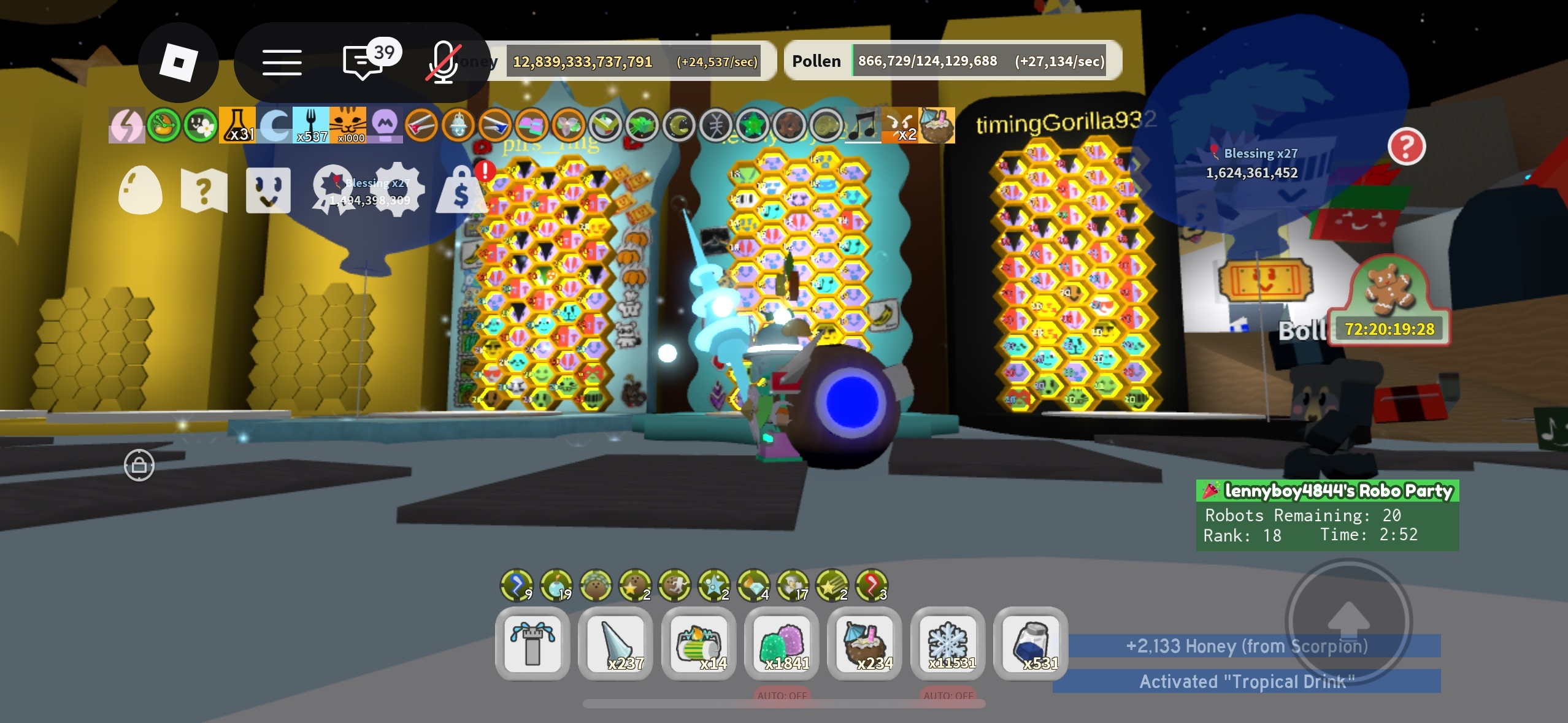Open the chat with 39 unread messages
1568x723 pixels.
coord(364,63)
